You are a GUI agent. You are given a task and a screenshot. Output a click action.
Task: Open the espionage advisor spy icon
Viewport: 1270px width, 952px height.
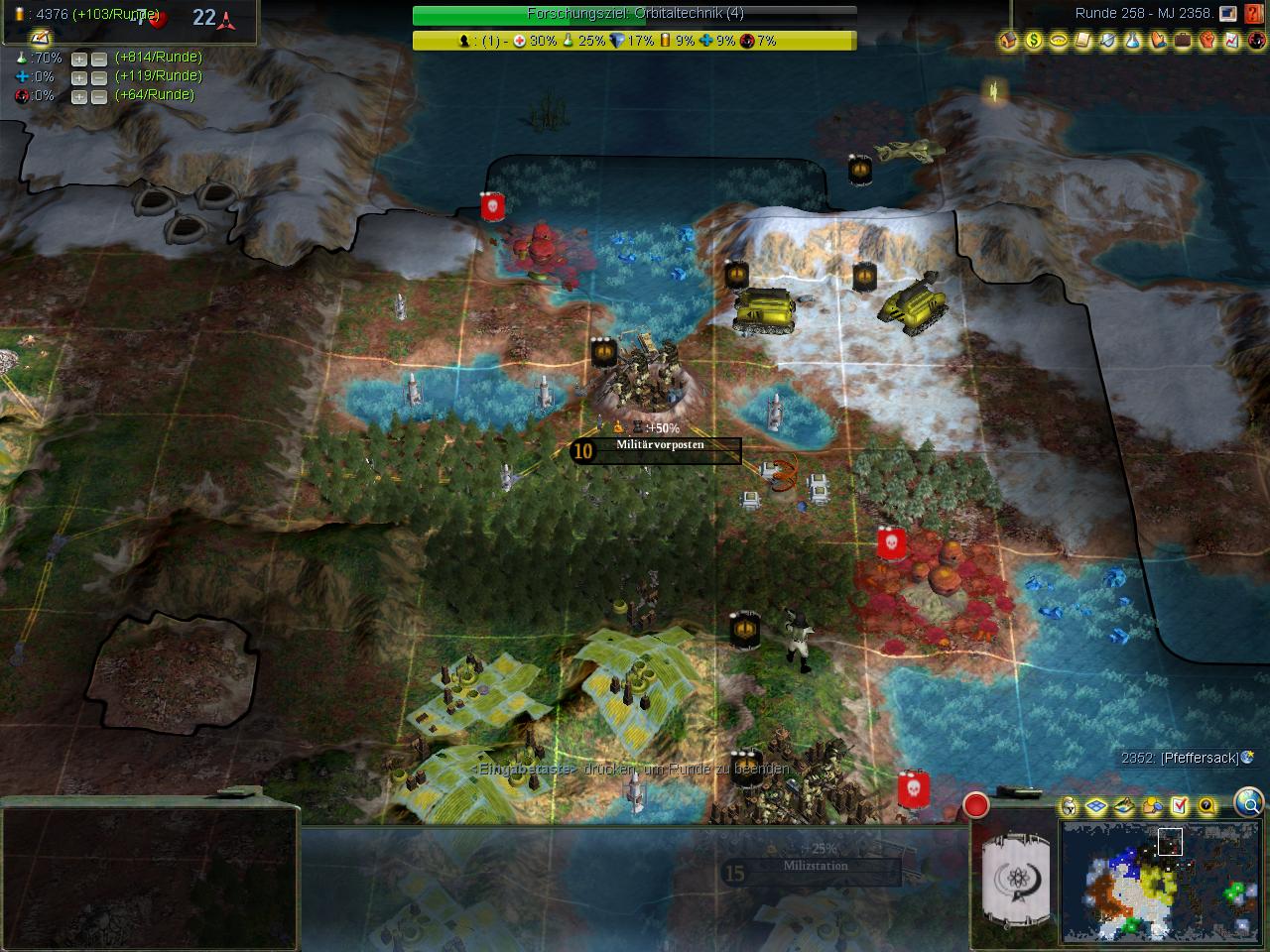point(1256,41)
